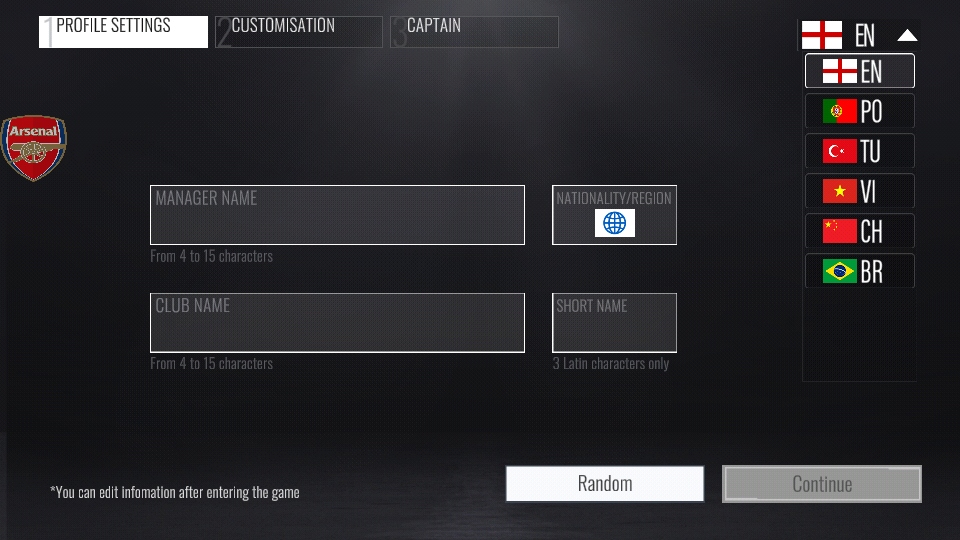Open the Nationality/Region globe selector
The height and width of the screenshot is (540, 960).
pyautogui.click(x=614, y=222)
